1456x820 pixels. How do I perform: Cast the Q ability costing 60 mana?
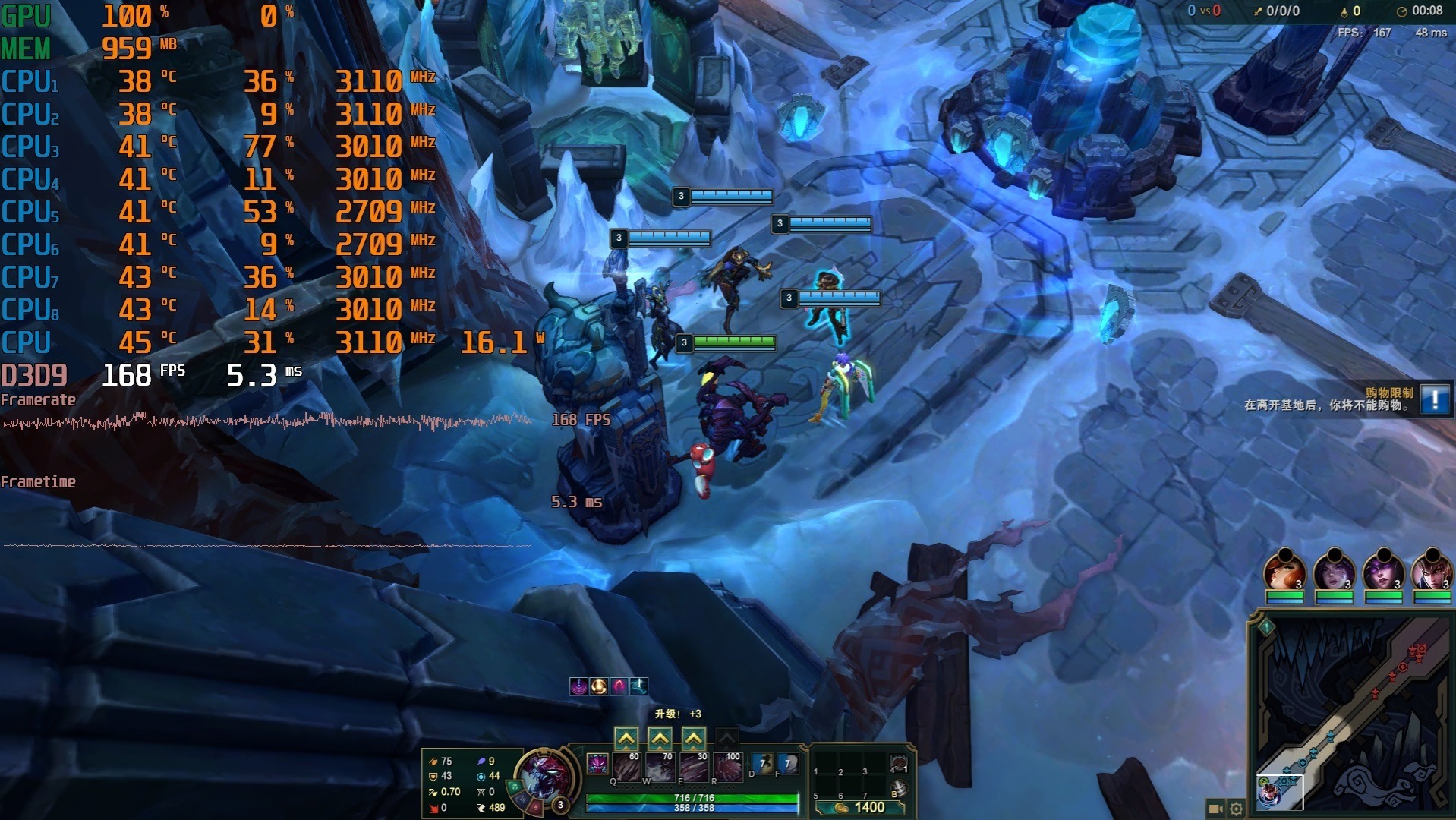(x=627, y=768)
